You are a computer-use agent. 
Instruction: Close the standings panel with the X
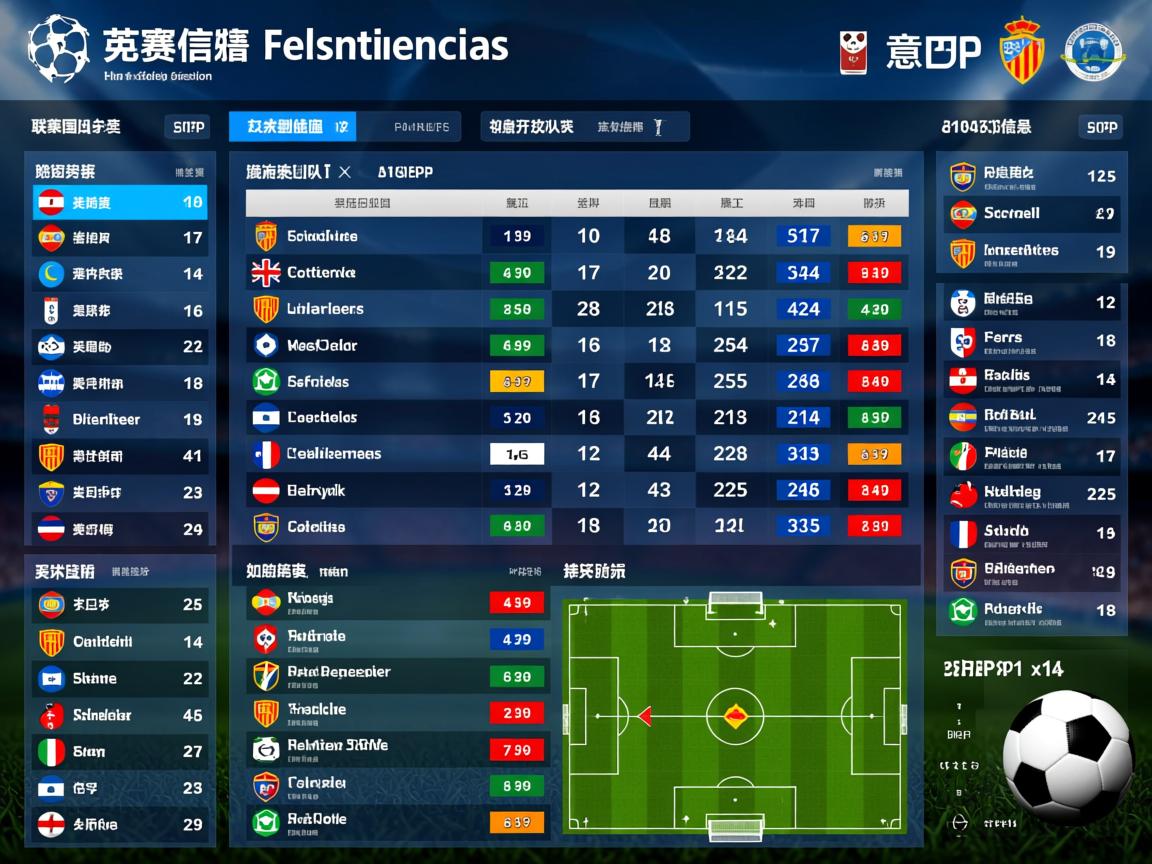345,172
